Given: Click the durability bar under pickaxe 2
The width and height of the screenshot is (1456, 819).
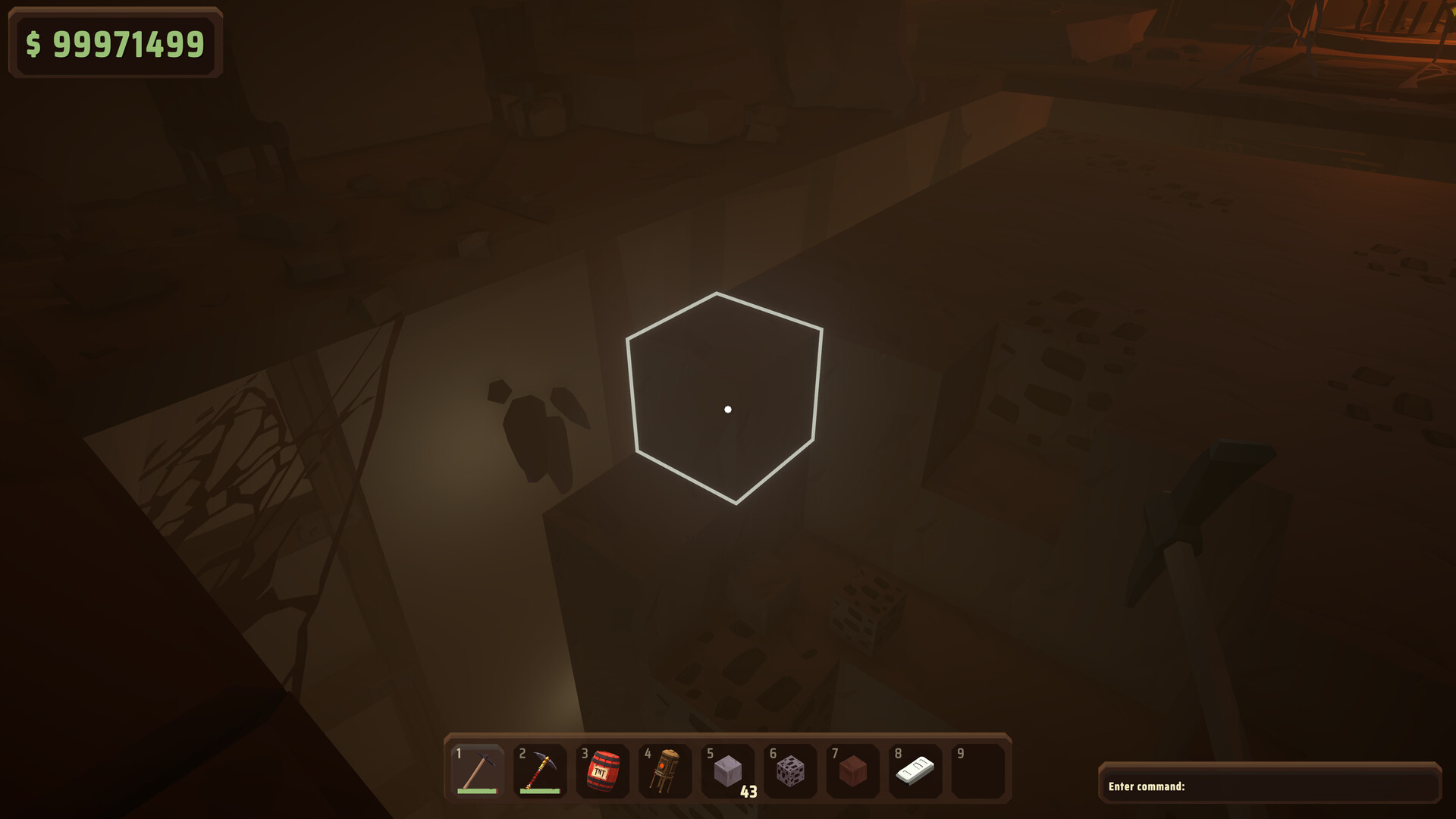Looking at the screenshot, I should coord(541,792).
